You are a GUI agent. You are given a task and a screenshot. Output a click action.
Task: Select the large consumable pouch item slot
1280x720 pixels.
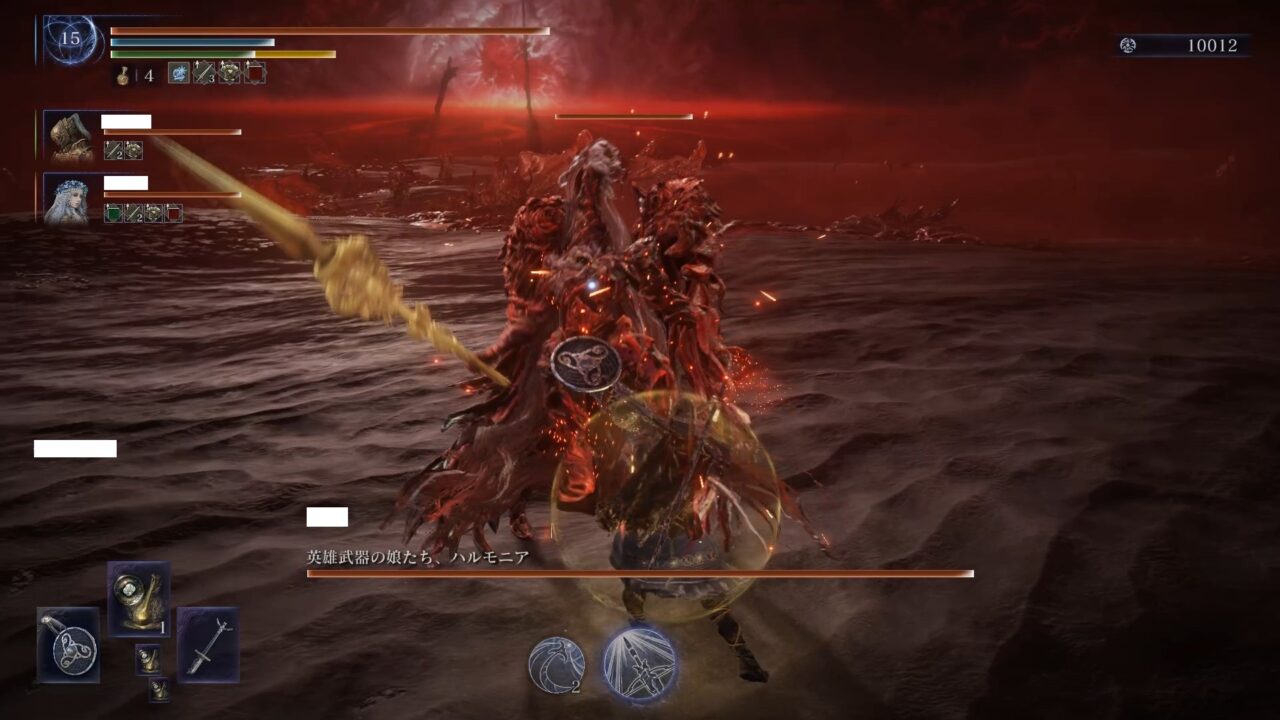[x=138, y=599]
